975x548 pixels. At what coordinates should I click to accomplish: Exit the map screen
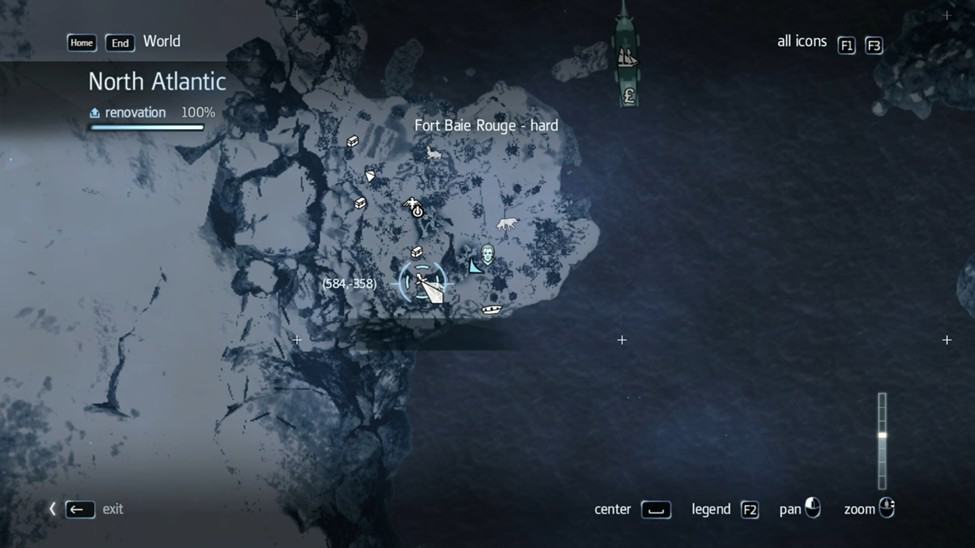pos(81,509)
